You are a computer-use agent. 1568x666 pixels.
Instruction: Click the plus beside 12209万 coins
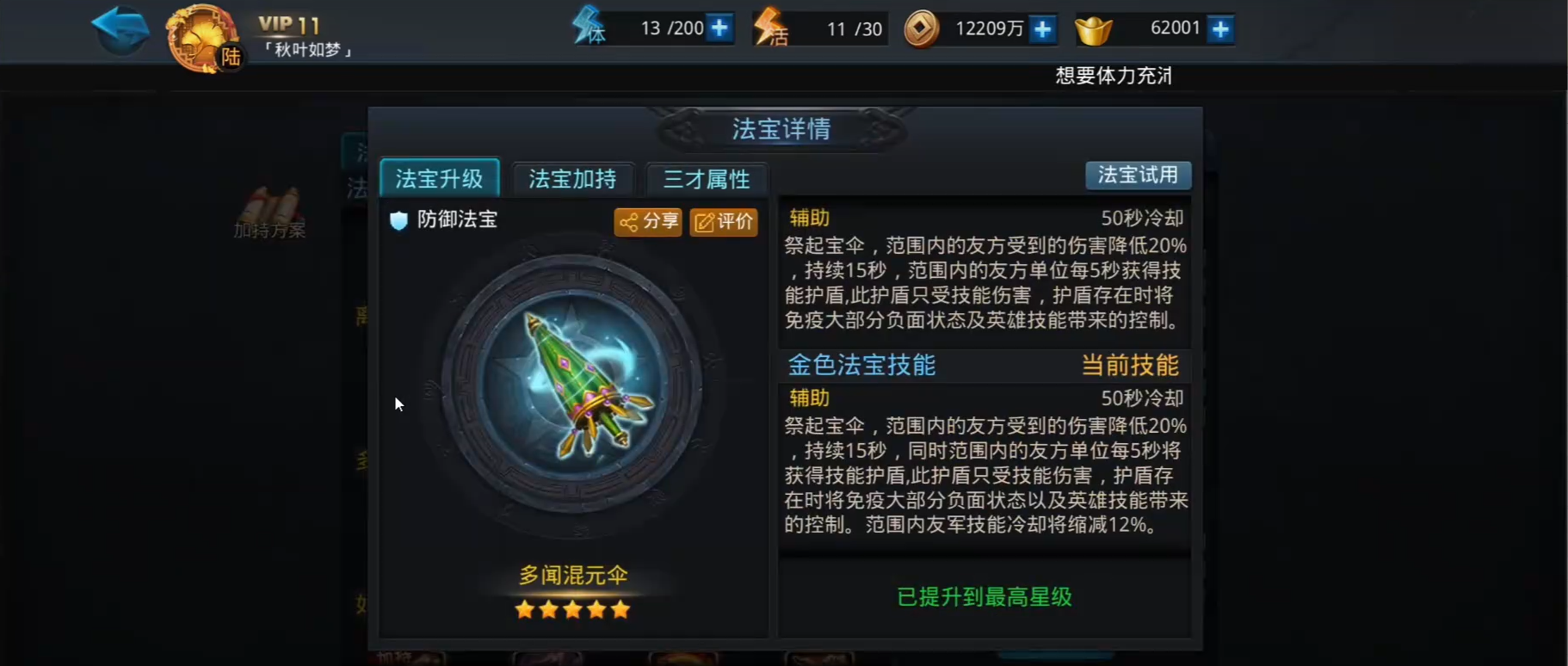point(1042,28)
